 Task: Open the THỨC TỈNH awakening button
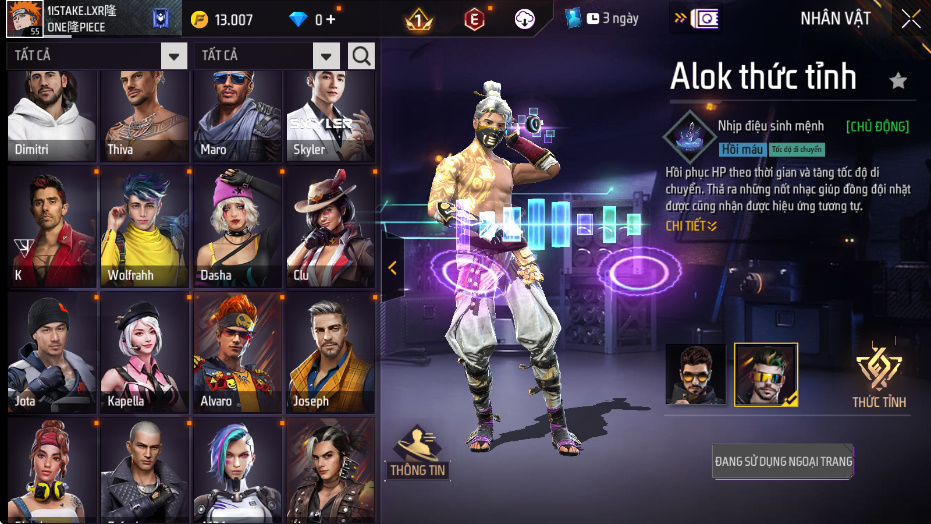tap(879, 378)
